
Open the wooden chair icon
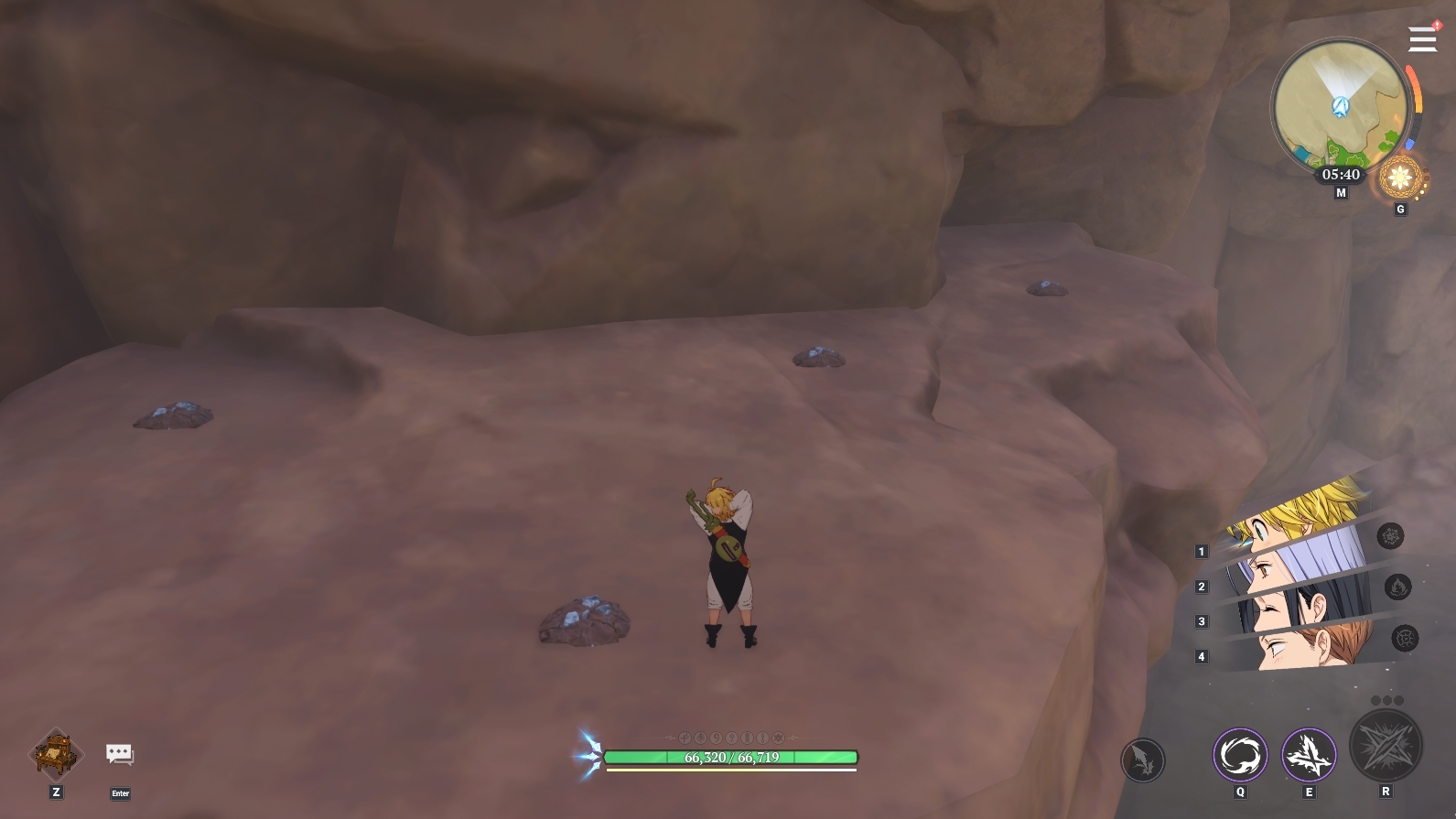point(57,754)
